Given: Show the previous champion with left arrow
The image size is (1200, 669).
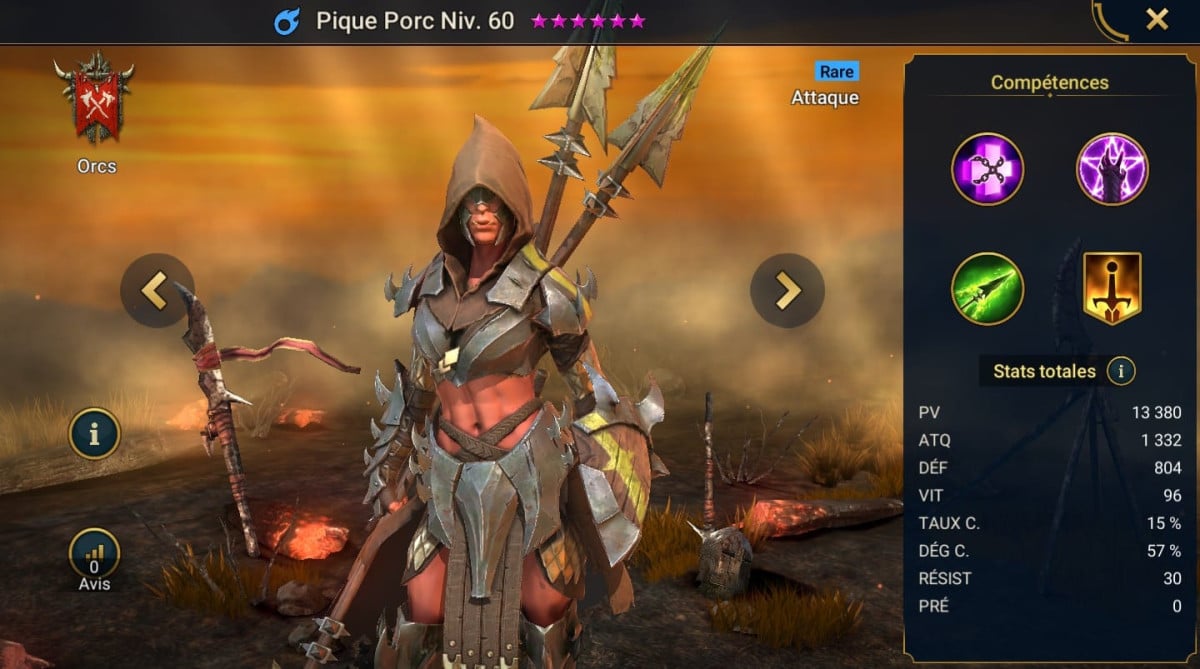Looking at the screenshot, I should (x=157, y=290).
